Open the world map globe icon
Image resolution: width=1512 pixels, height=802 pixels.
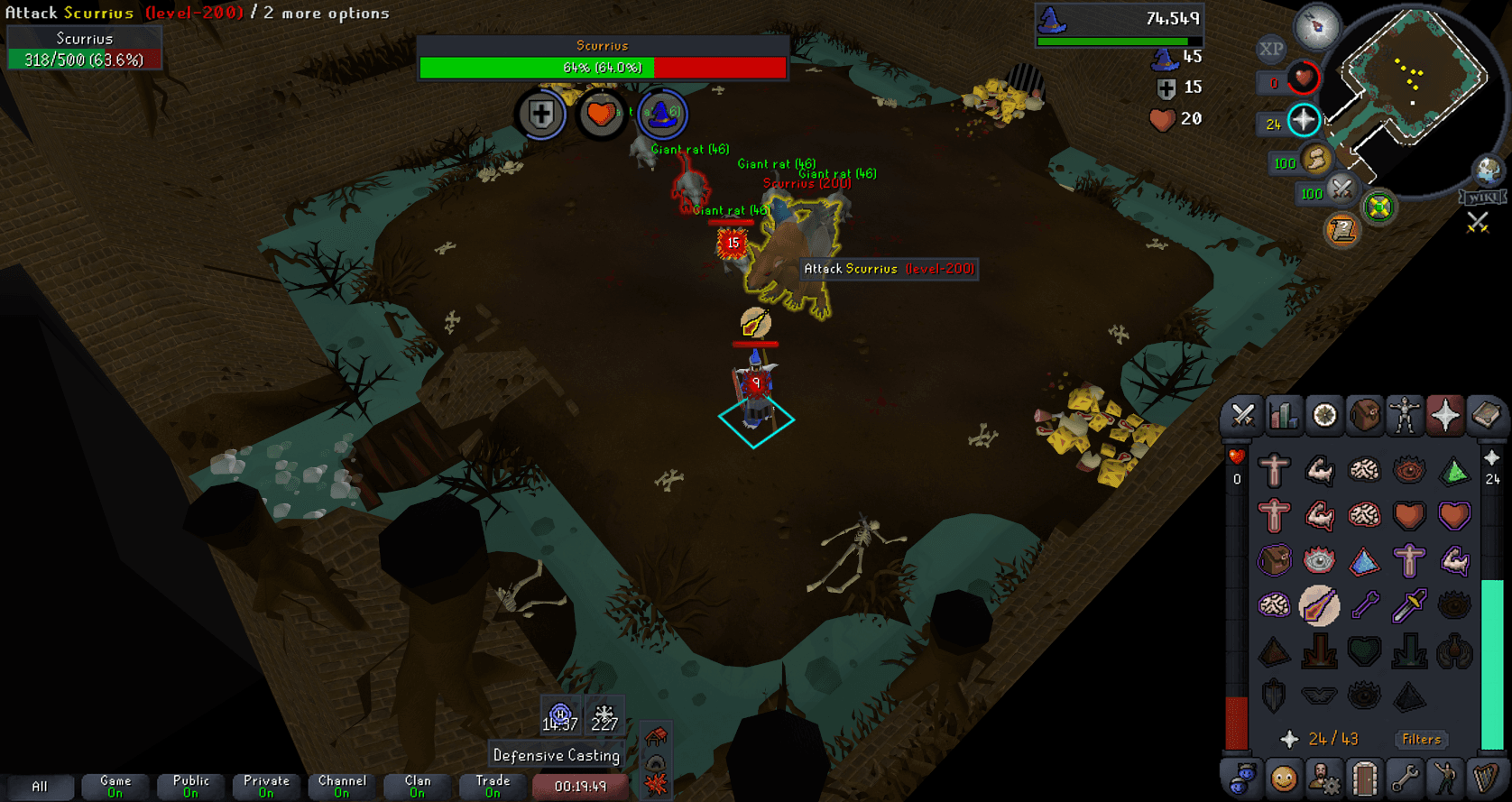pos(1489,170)
